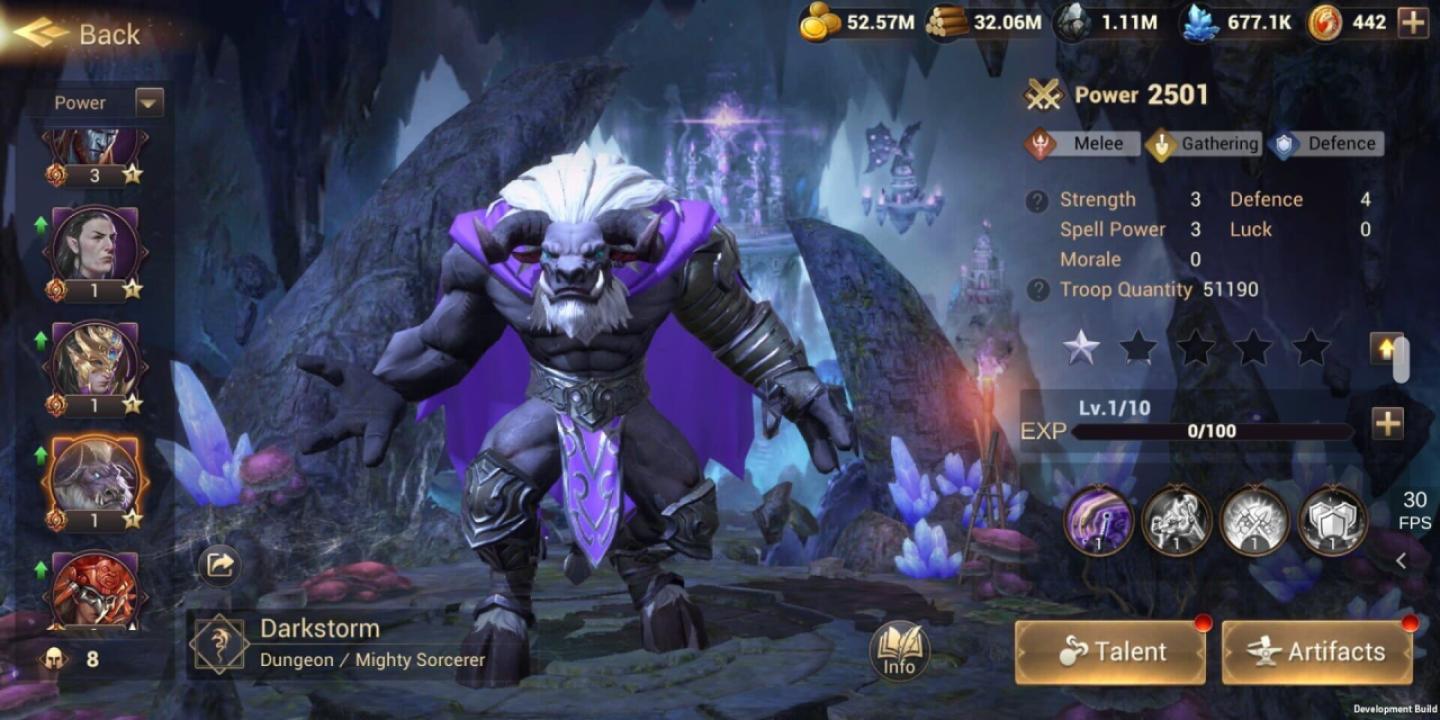
Task: View the purple weapon skill icon
Action: (x=1097, y=520)
